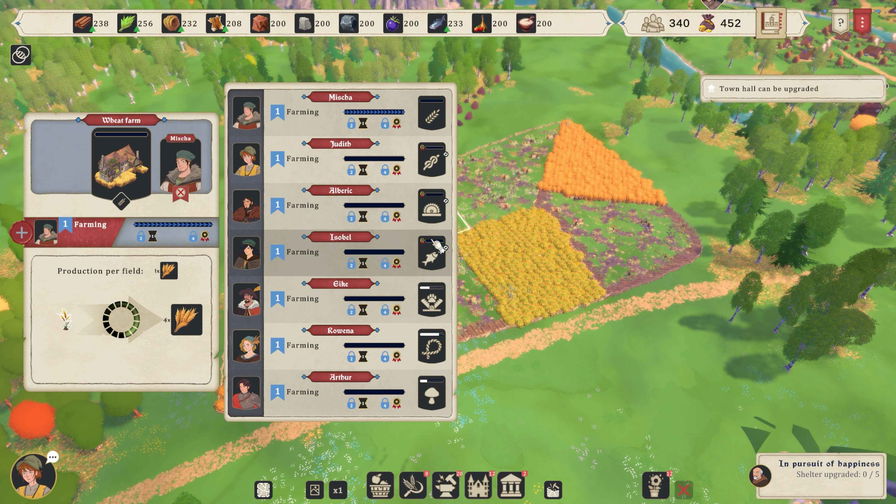The image size is (896, 504).
Task: Open the anvil crafting build category
Action: pyautogui.click(x=444, y=486)
